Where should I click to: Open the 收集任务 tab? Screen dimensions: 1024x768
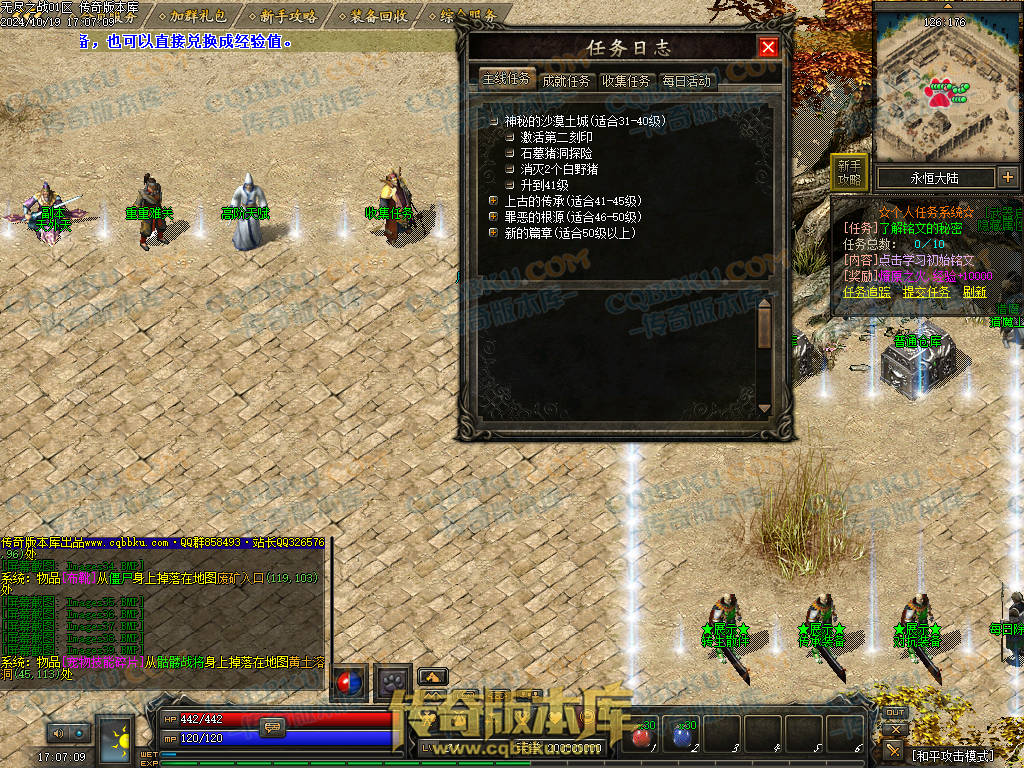pos(626,81)
